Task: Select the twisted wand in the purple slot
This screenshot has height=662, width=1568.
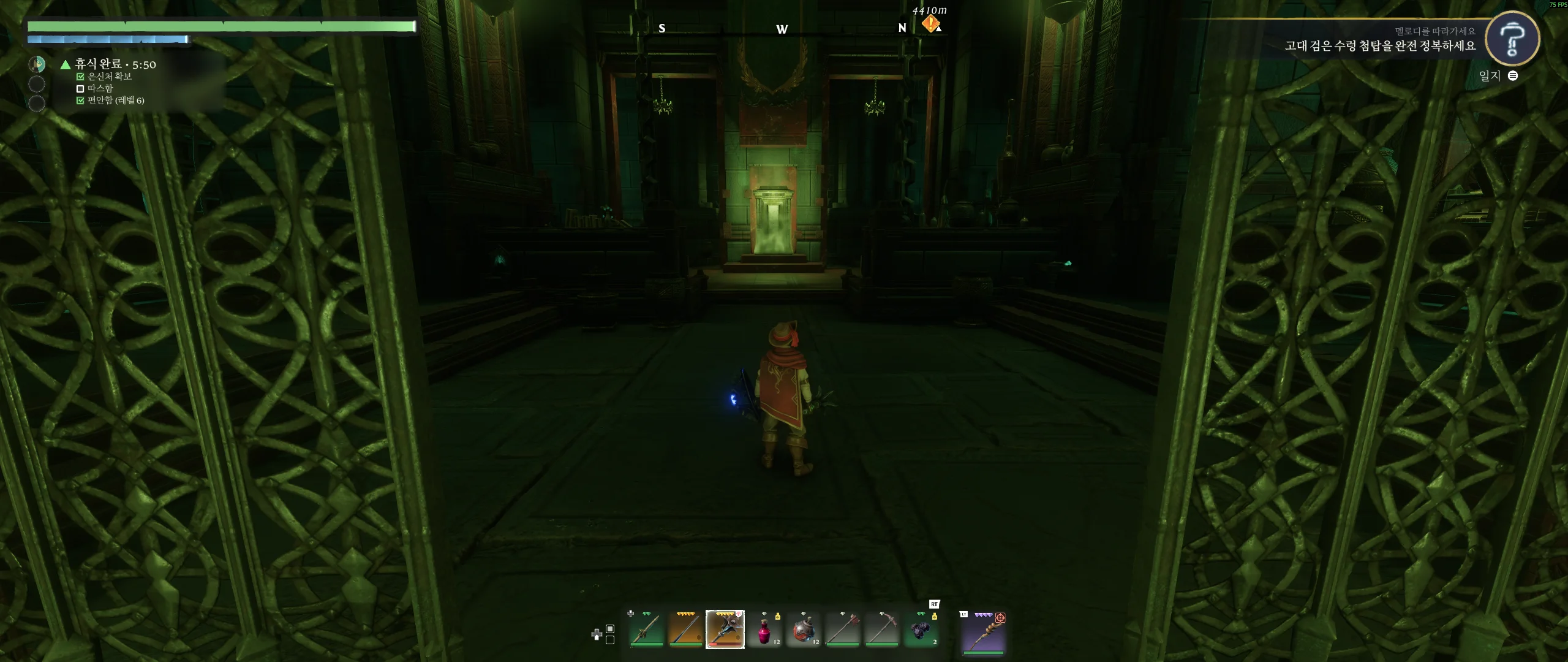Action: click(x=984, y=632)
